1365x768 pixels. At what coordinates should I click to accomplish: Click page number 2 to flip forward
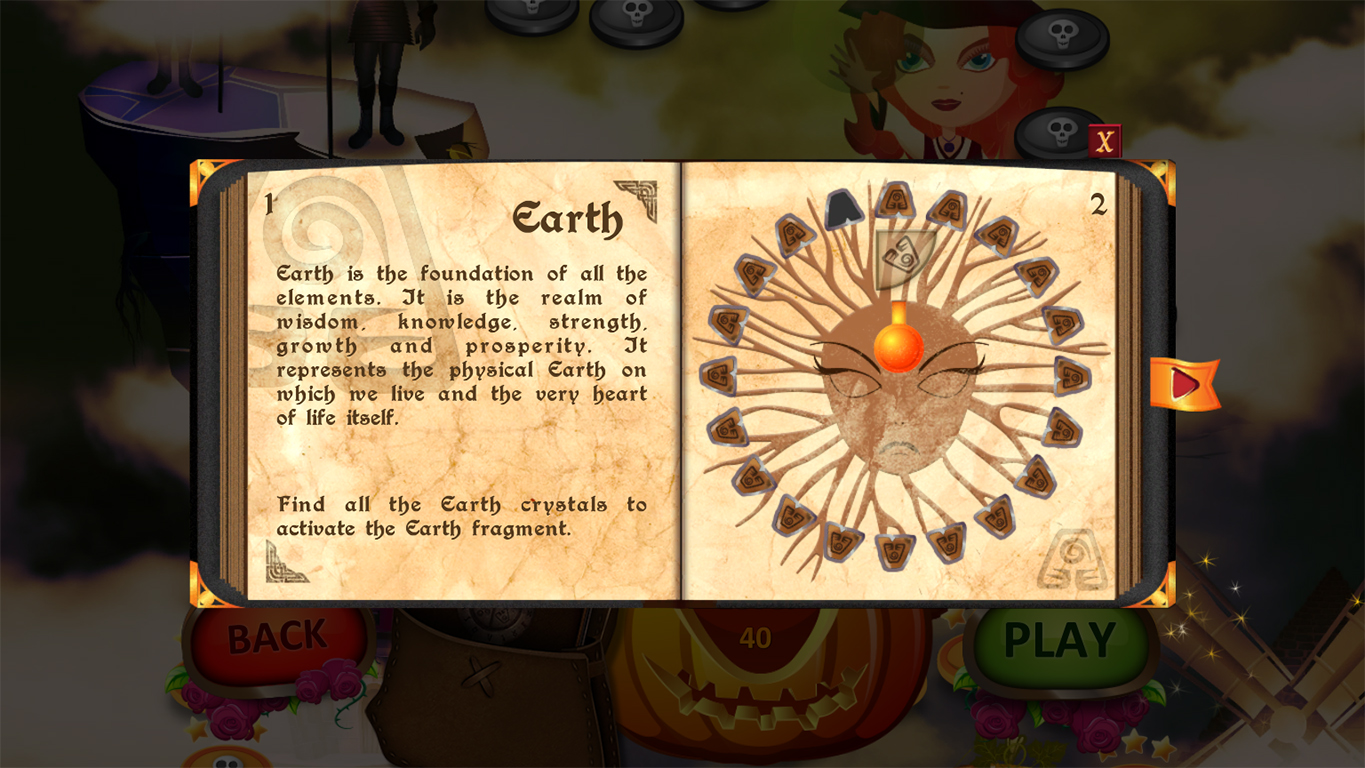click(1098, 204)
